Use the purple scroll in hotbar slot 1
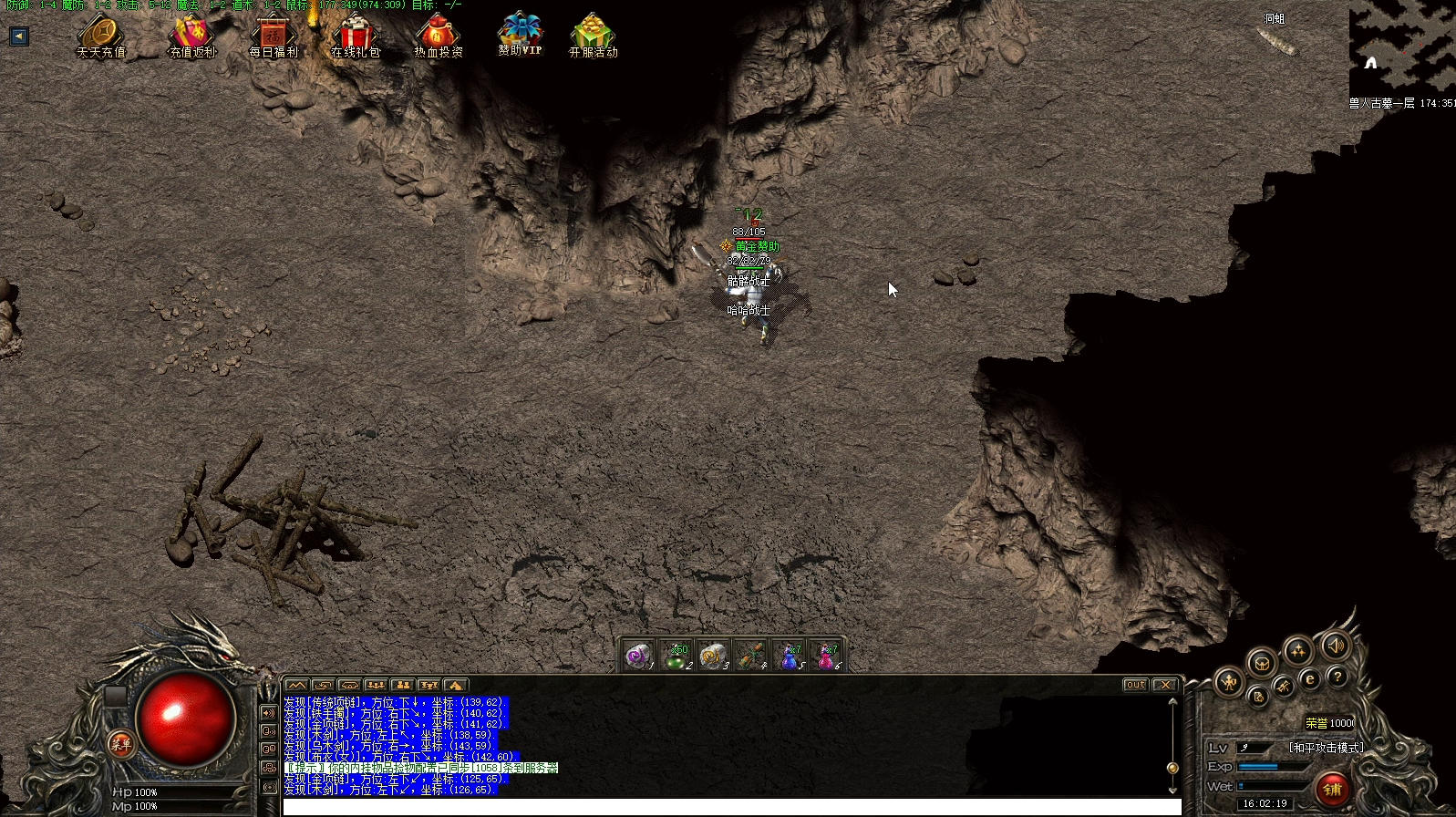Viewport: 1456px width, 817px height. click(x=638, y=656)
